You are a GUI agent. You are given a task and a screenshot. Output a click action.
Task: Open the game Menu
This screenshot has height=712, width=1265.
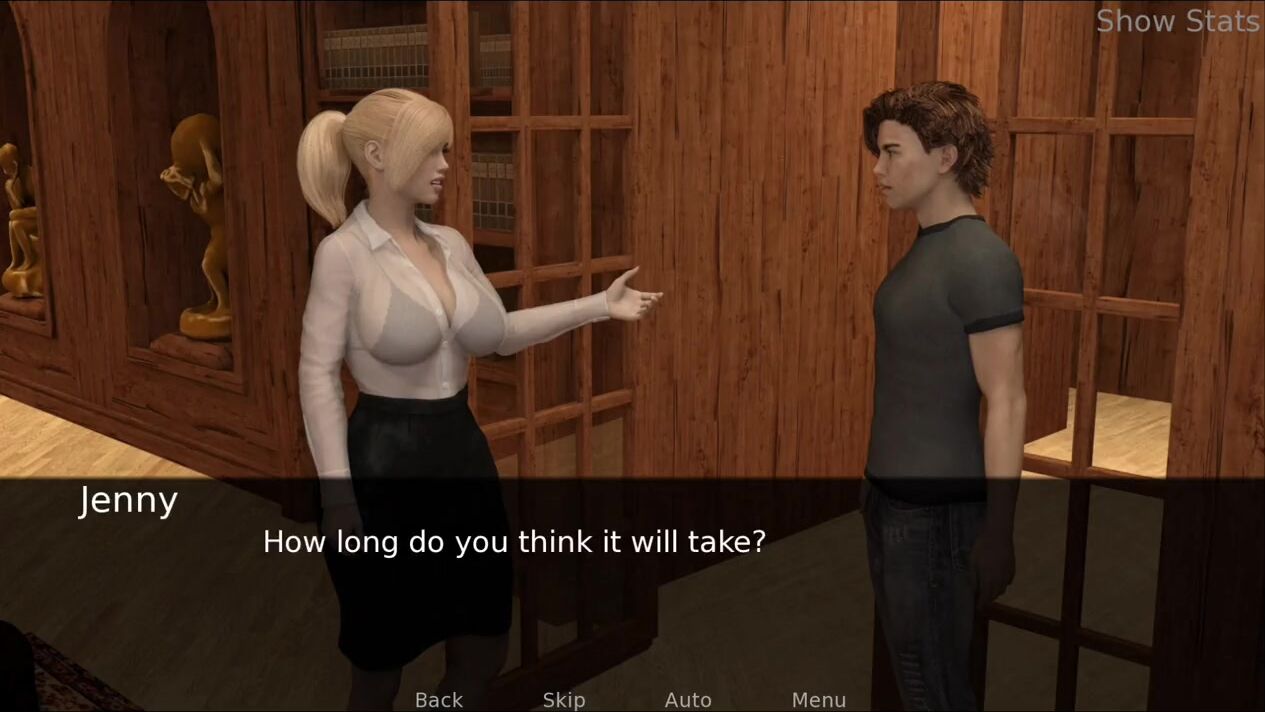(819, 700)
